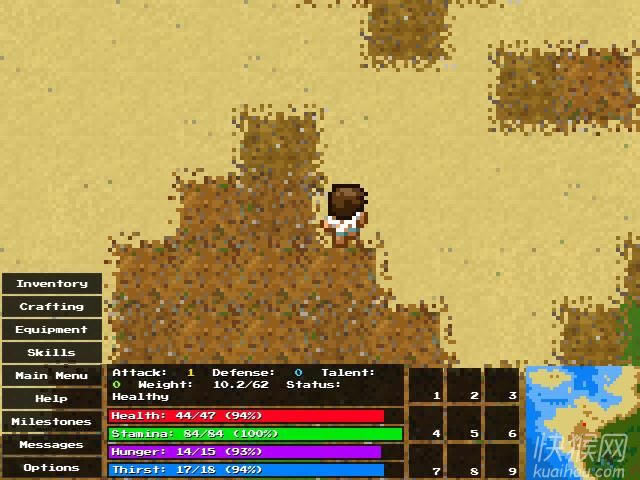
Task: Open the Help screen
Action: click(x=52, y=399)
